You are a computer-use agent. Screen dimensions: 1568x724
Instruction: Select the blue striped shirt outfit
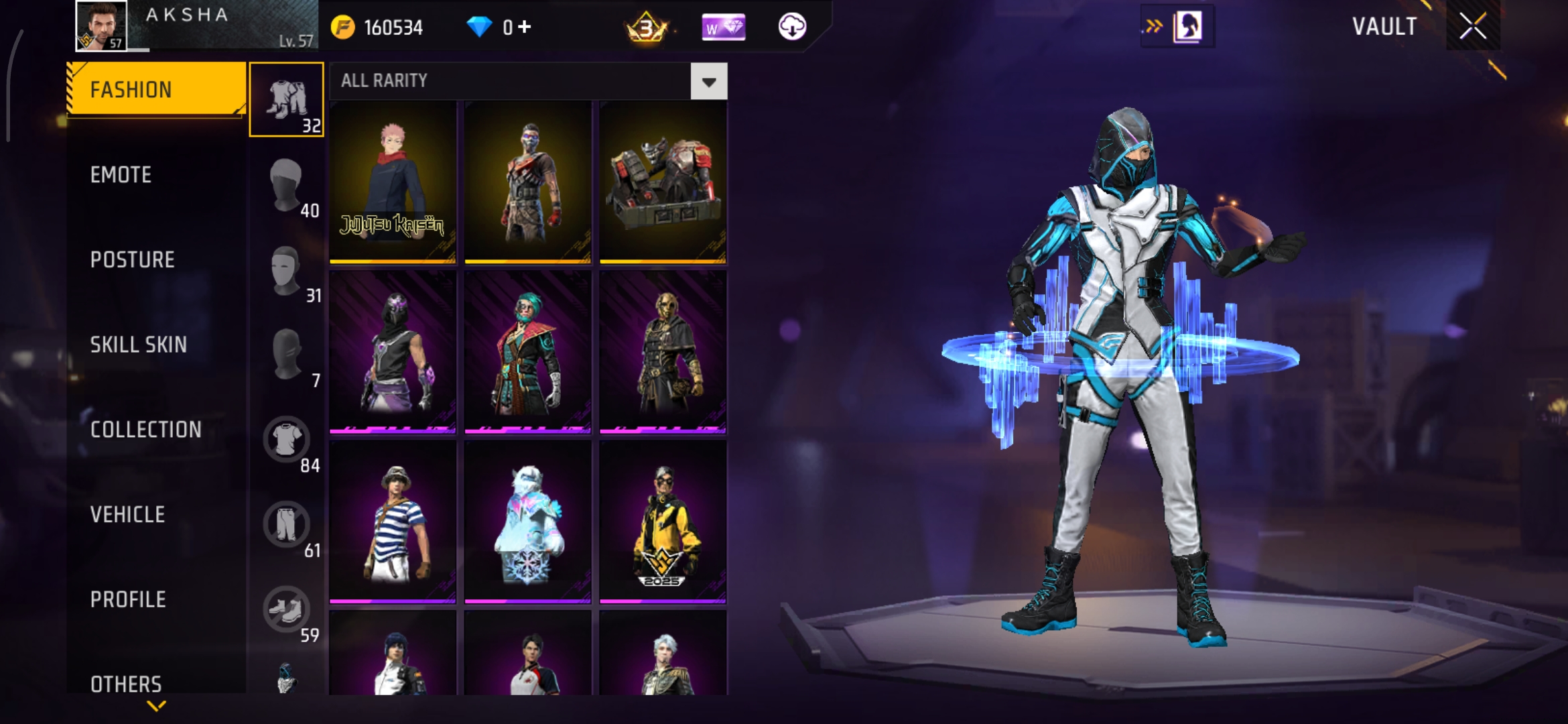click(x=393, y=522)
